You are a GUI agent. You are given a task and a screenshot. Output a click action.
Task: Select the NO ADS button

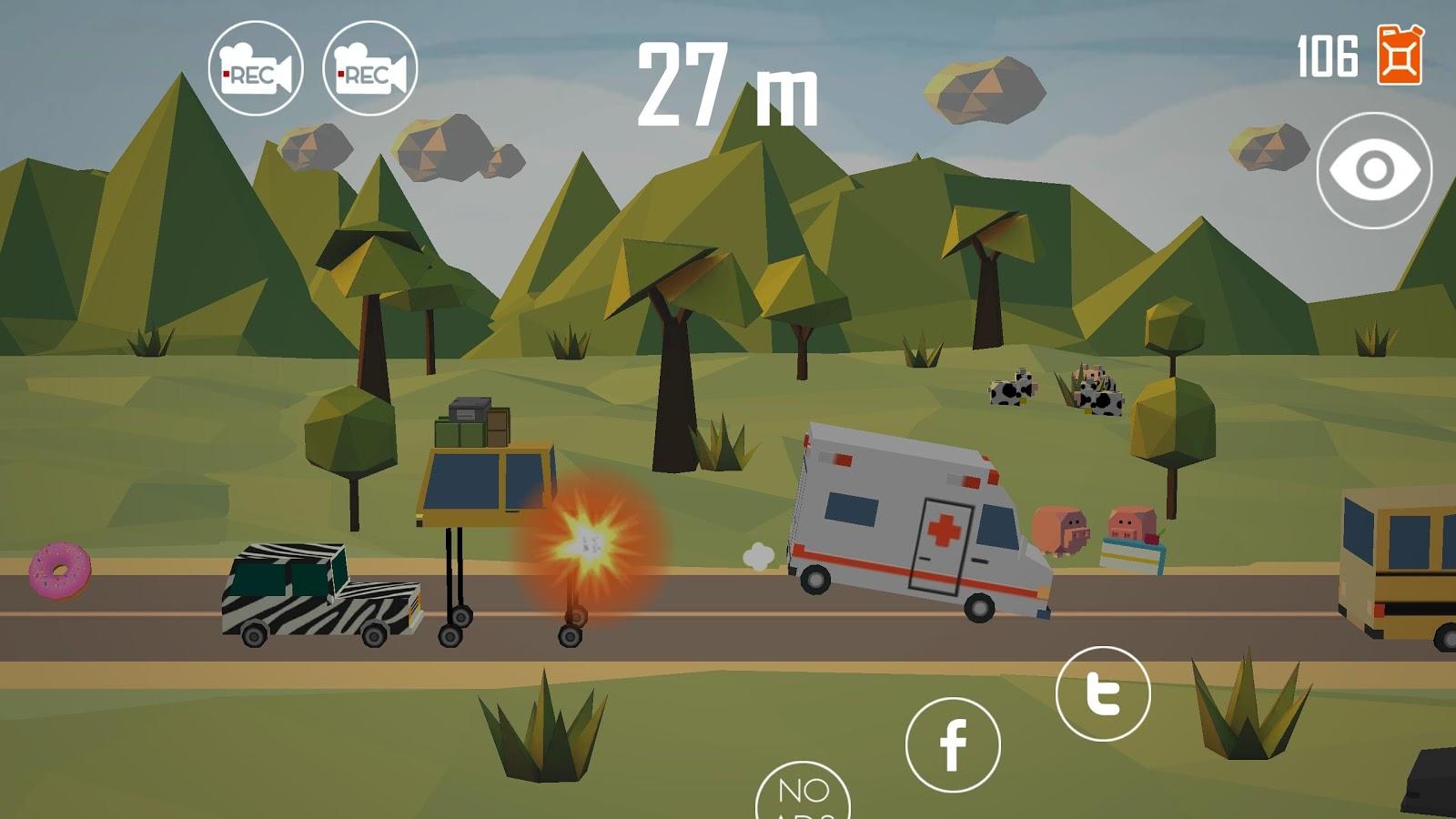point(803,794)
